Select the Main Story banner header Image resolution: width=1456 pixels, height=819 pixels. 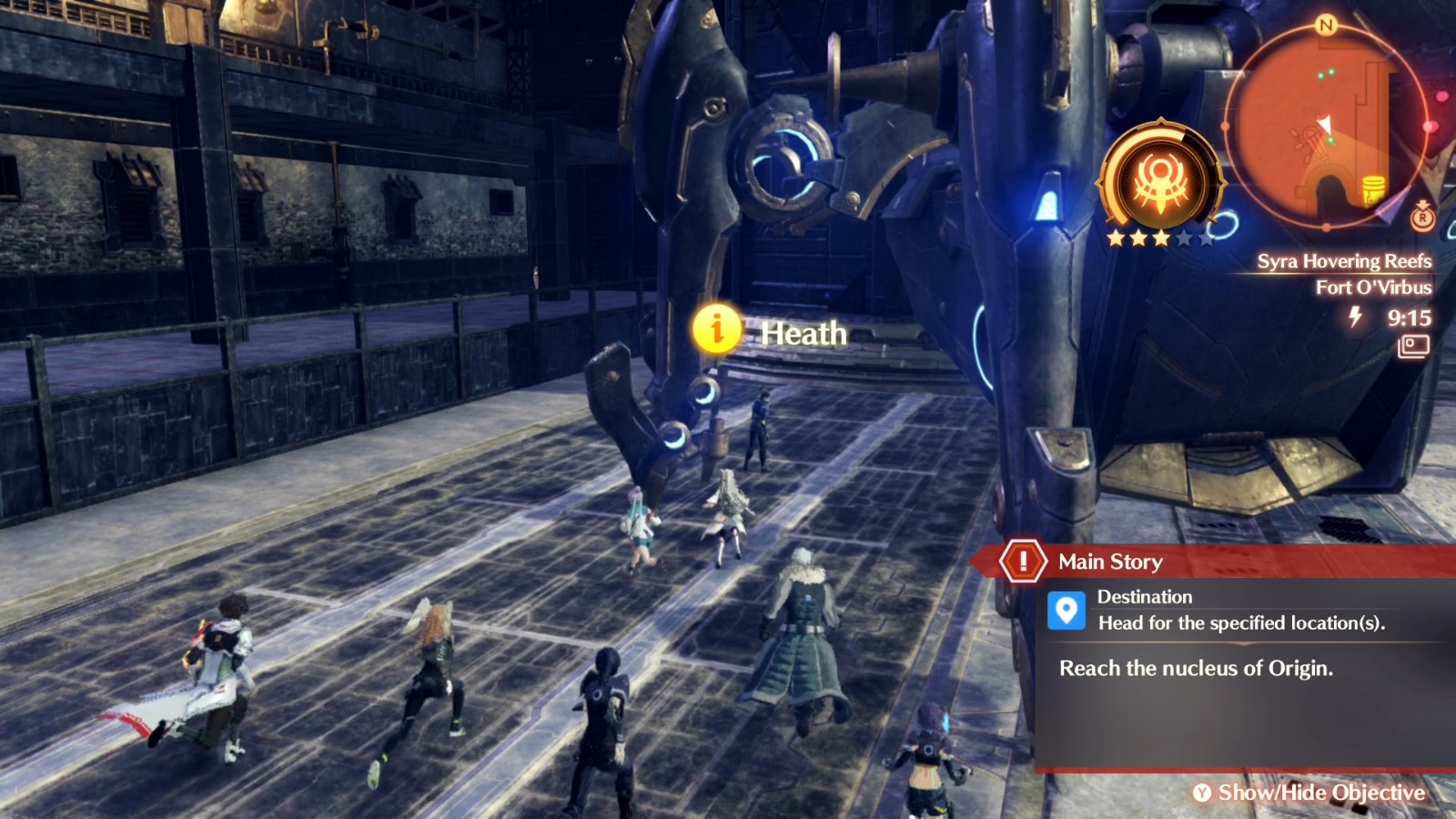pos(1110,561)
